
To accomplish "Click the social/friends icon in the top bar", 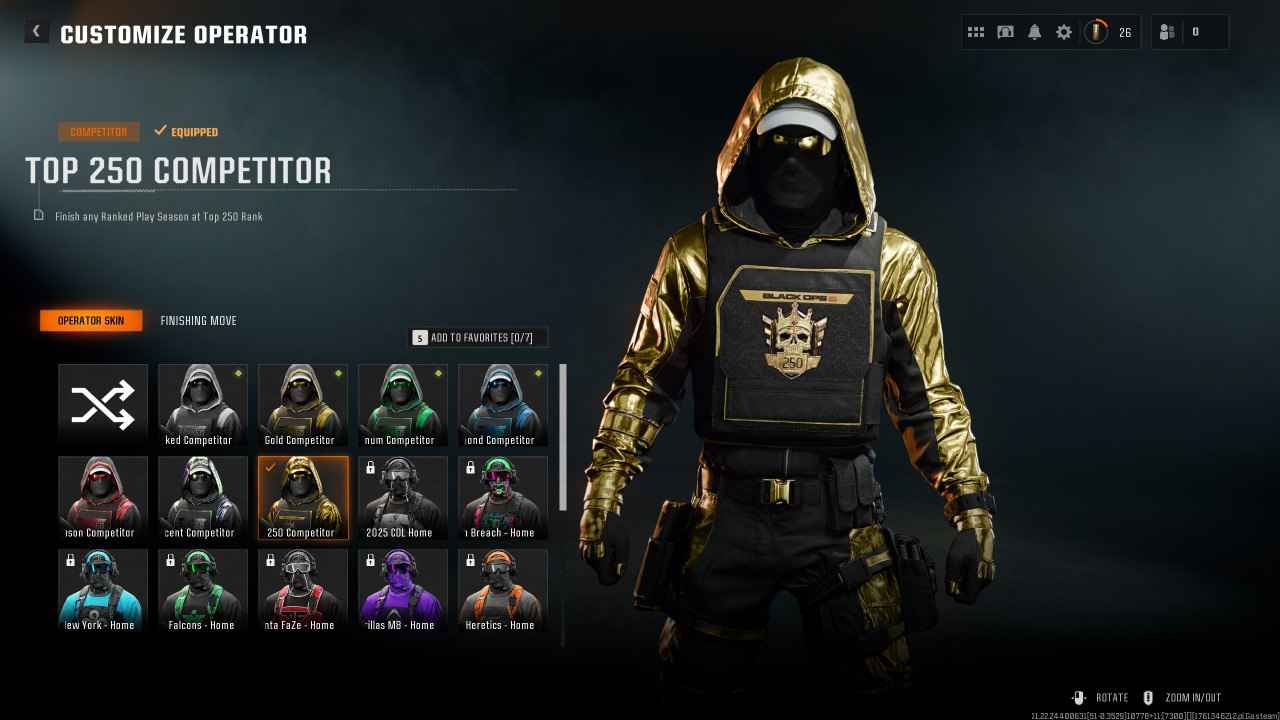I will (1166, 31).
